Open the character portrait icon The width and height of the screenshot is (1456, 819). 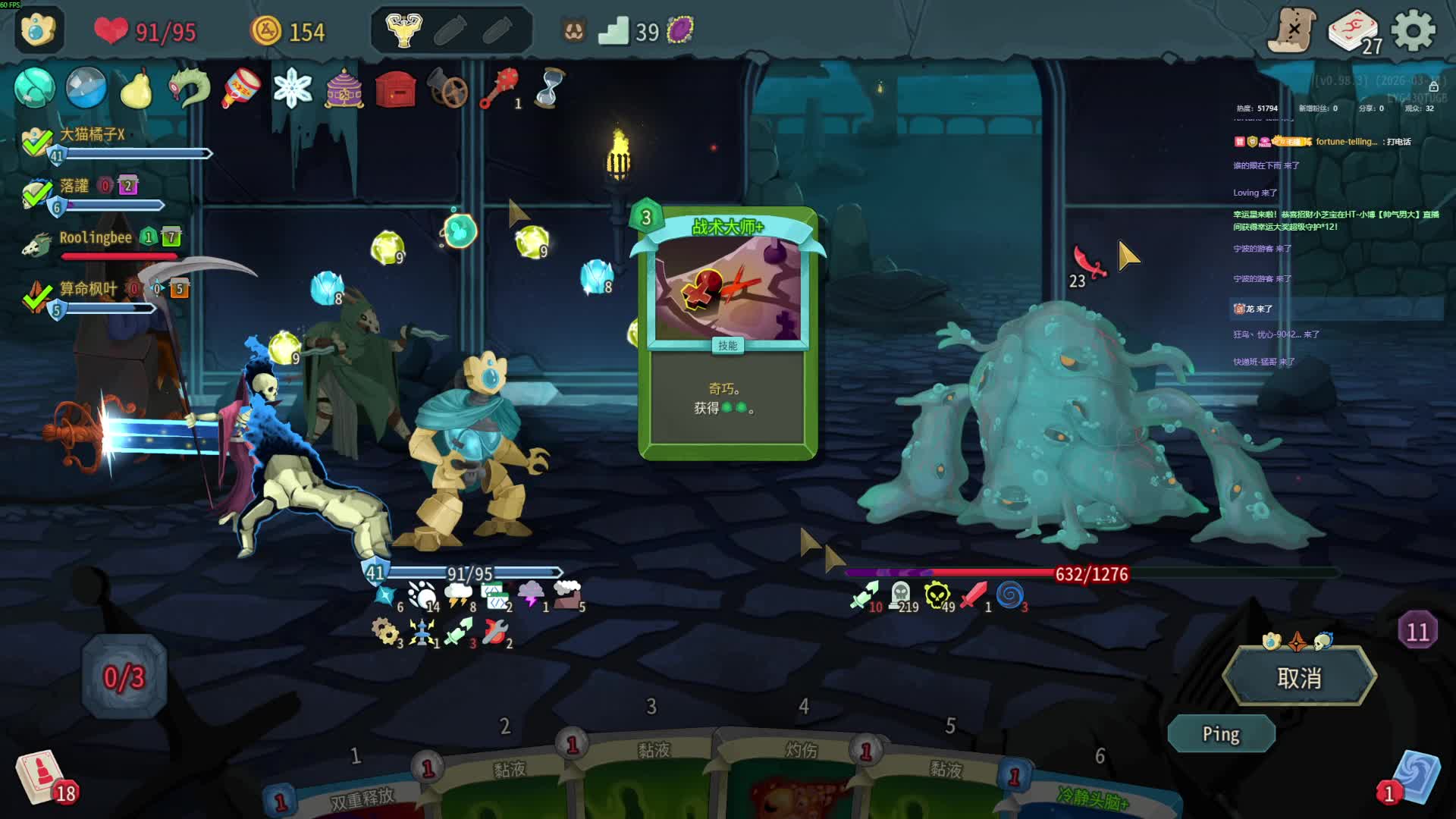pyautogui.click(x=38, y=30)
